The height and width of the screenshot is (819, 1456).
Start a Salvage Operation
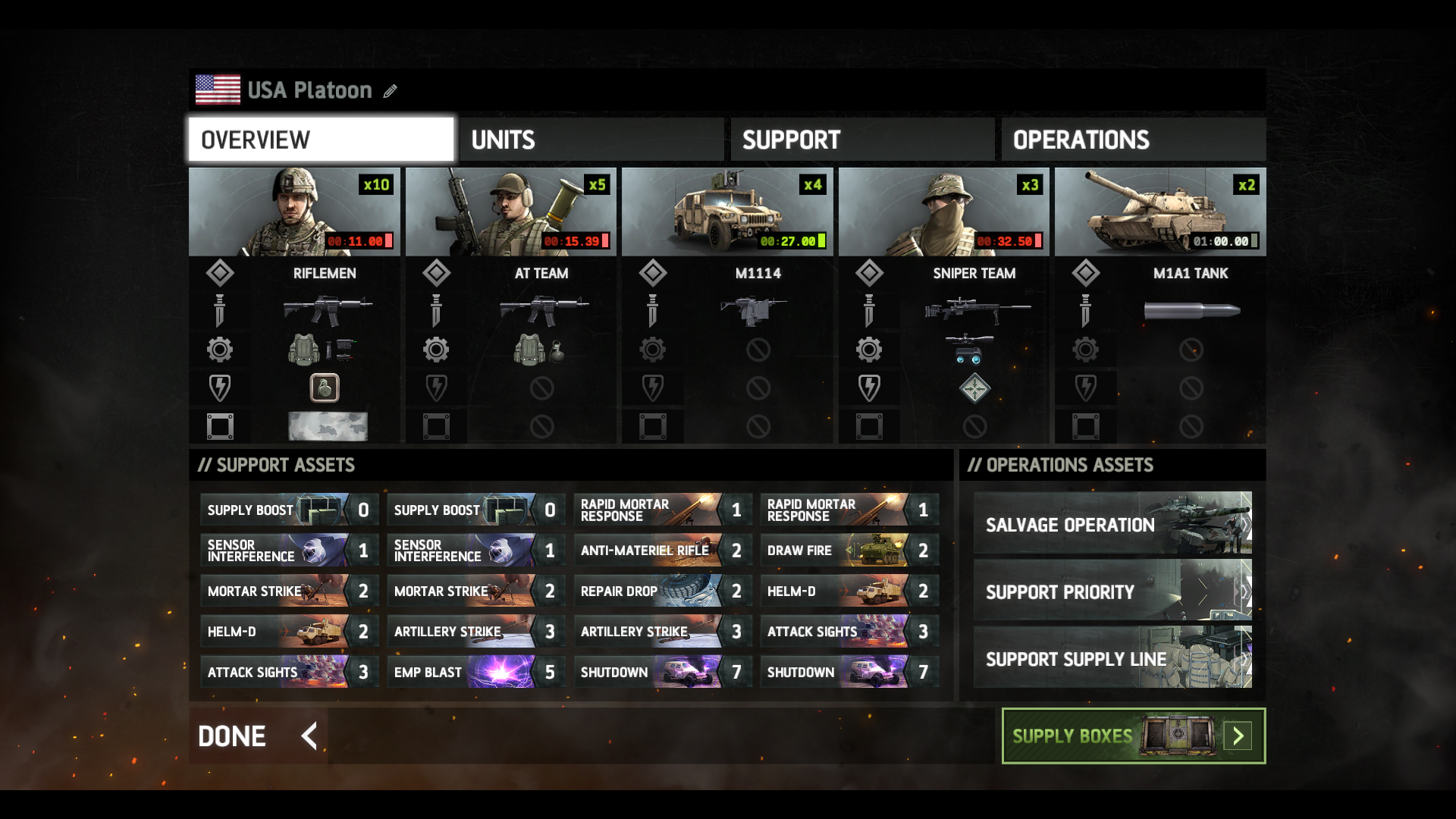pos(1111,525)
